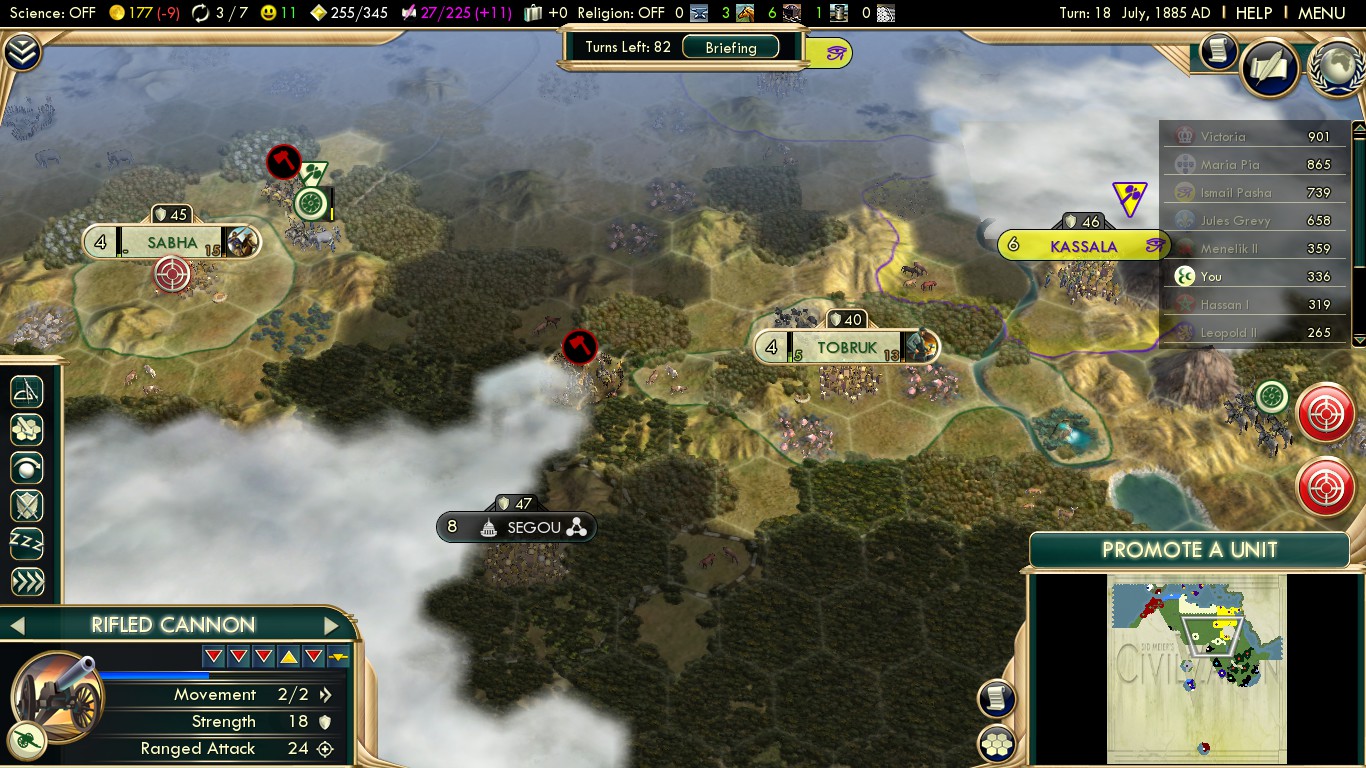1366x768 pixels.
Task: Toggle the hex grid map options button
Action: 997,743
